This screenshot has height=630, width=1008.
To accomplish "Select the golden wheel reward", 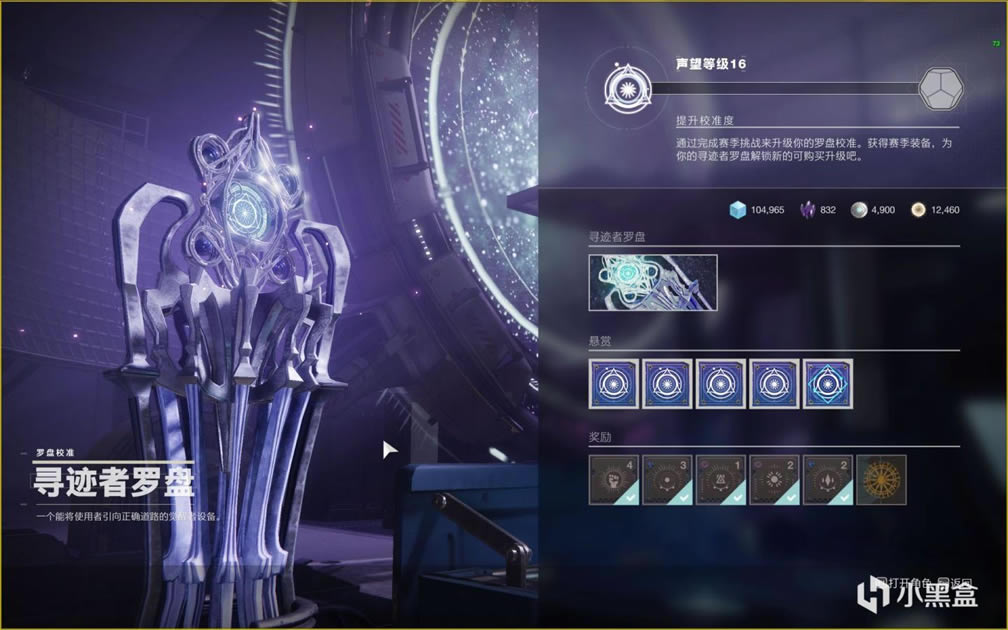I will (x=882, y=480).
